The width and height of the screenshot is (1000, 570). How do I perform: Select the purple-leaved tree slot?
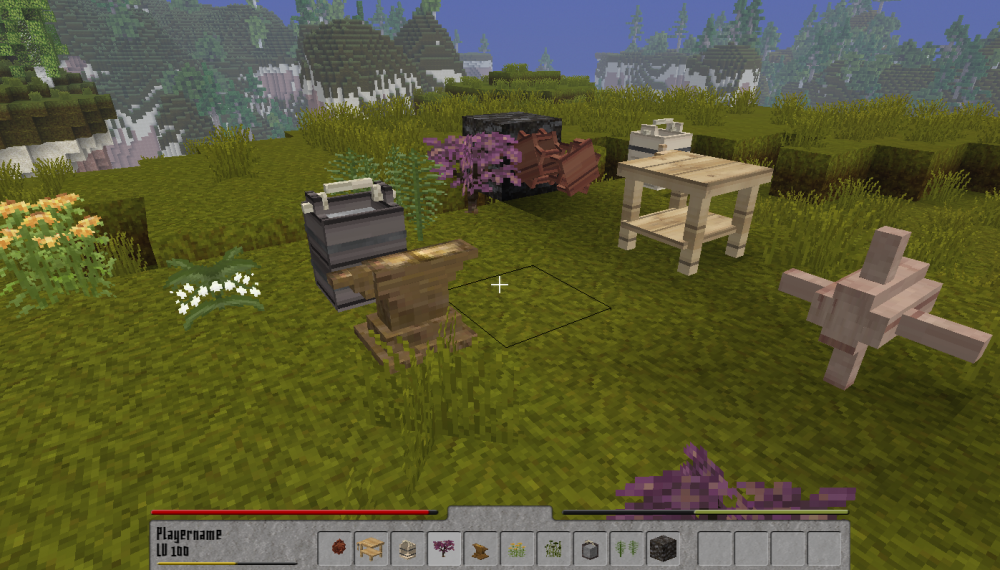(x=443, y=548)
